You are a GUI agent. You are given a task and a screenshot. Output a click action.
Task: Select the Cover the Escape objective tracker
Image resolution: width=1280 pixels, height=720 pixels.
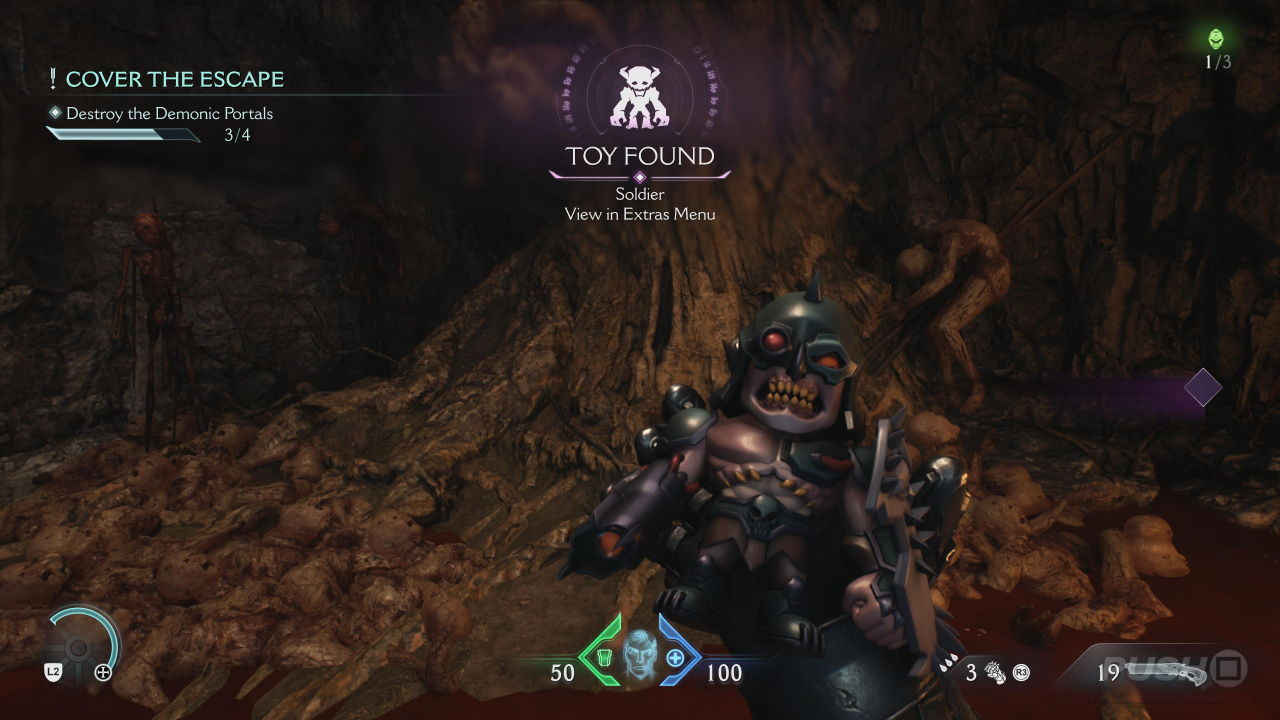174,79
